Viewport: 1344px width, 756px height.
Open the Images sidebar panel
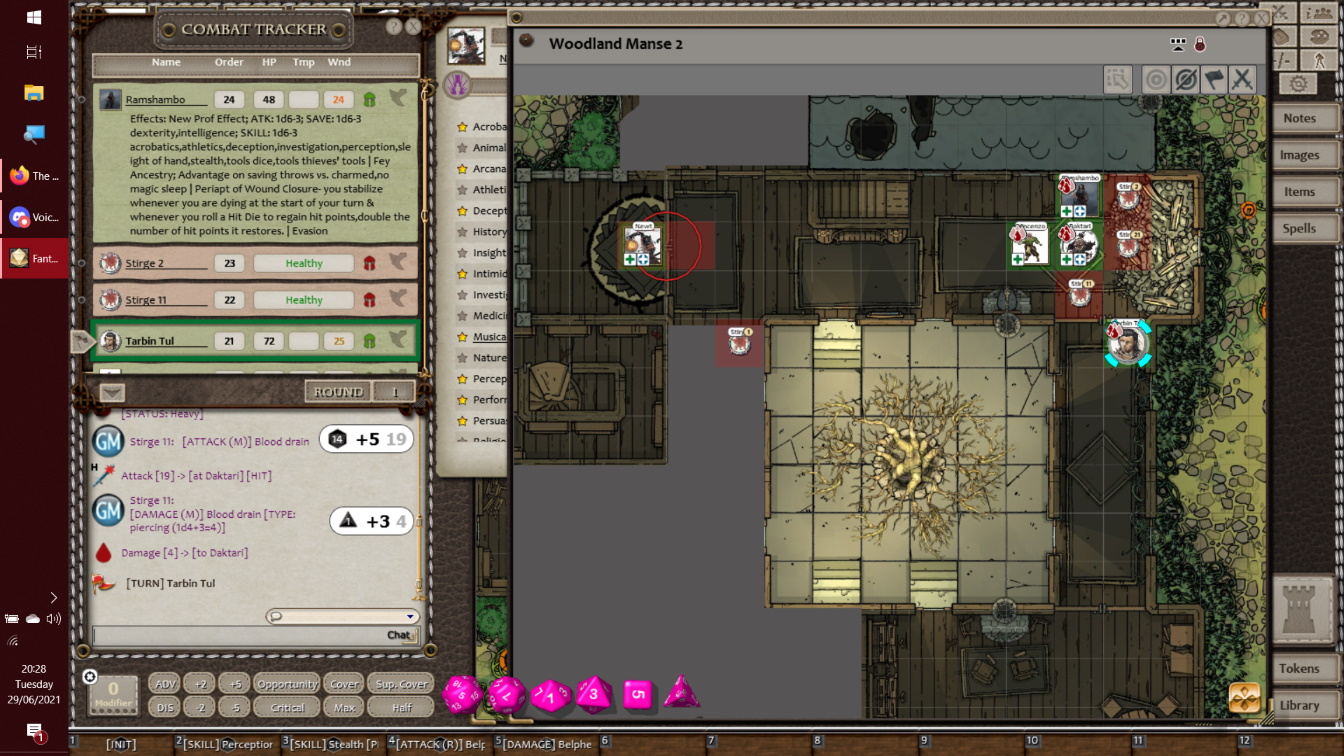click(x=1299, y=155)
